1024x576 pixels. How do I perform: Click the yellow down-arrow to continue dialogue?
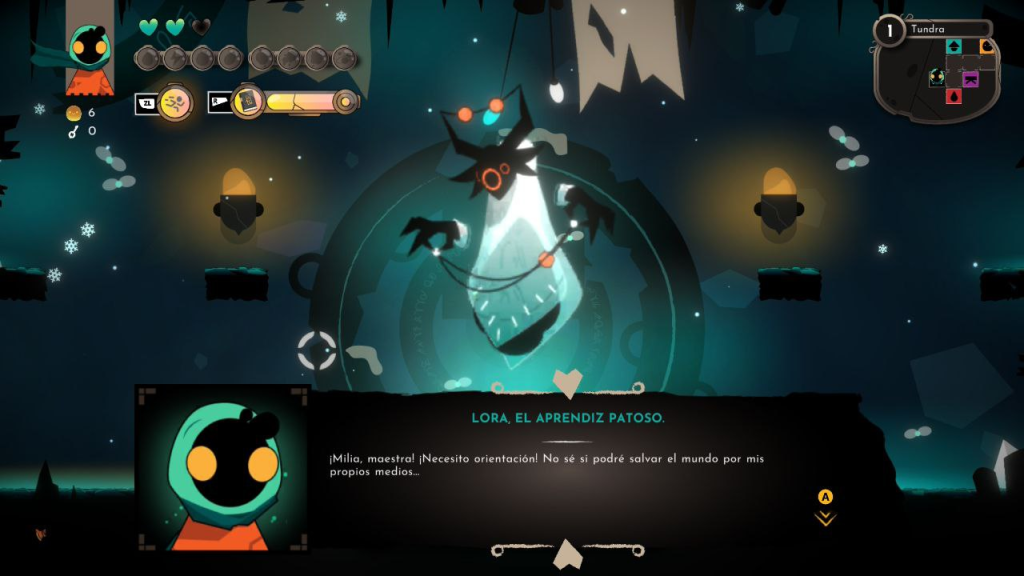(825, 518)
